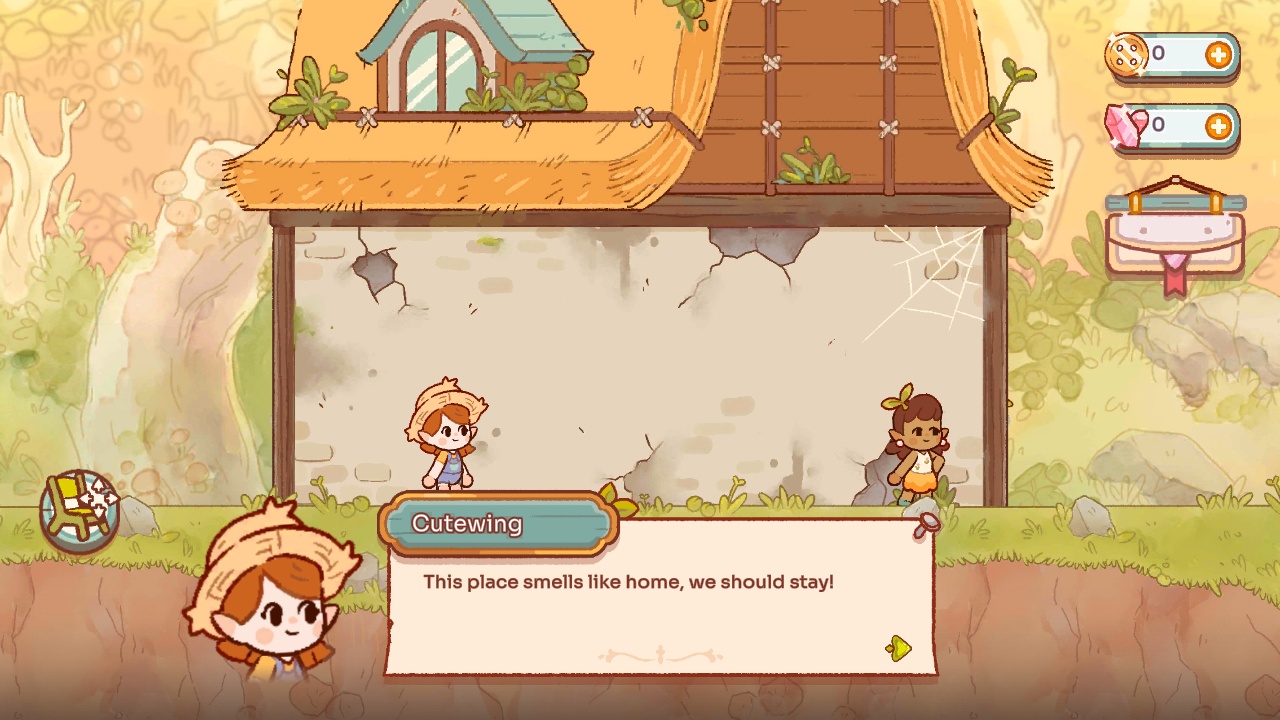
Task: Add more pink gems with plus
Action: [1218, 126]
